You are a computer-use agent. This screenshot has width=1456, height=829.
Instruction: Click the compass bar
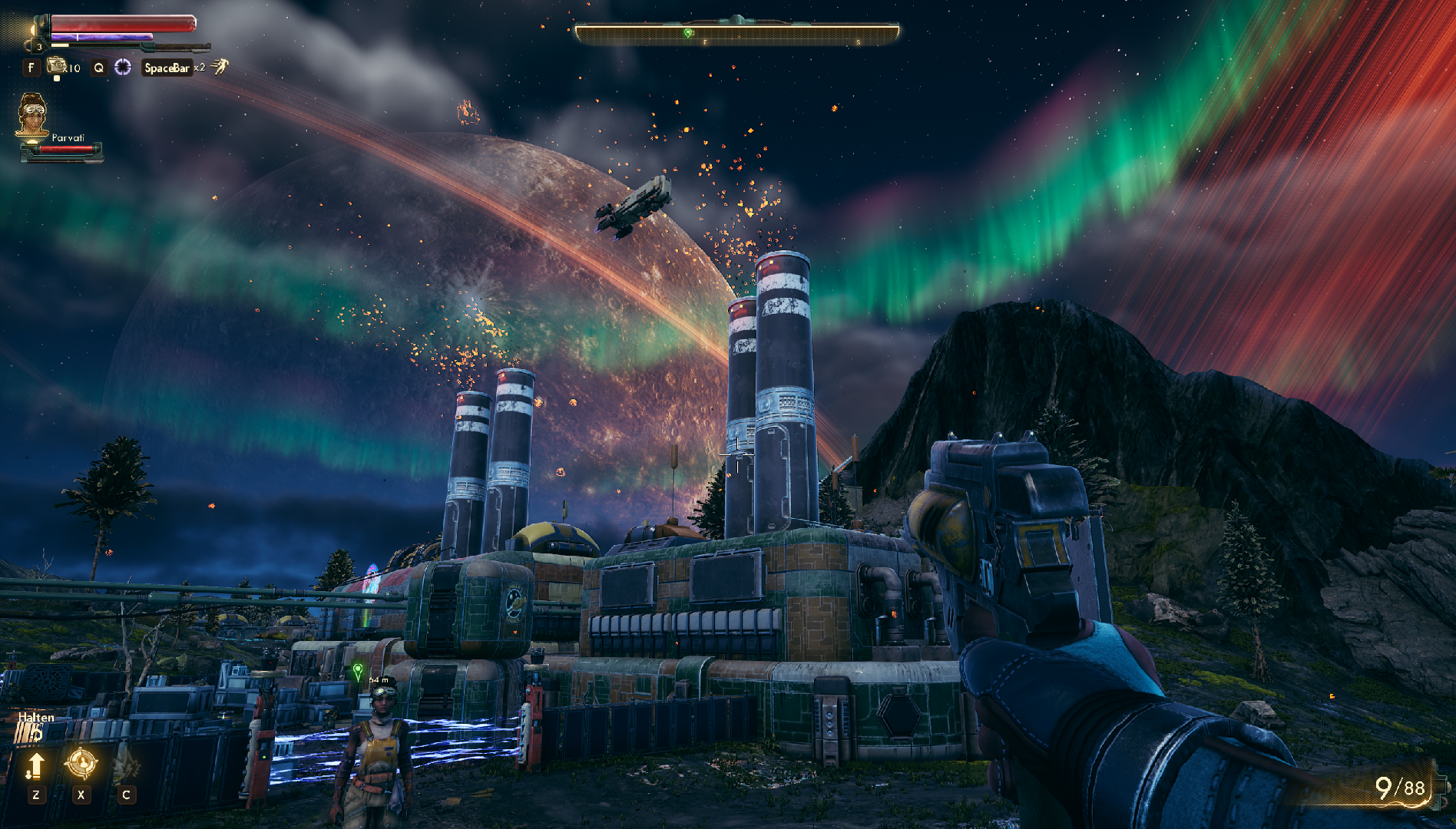click(x=736, y=33)
